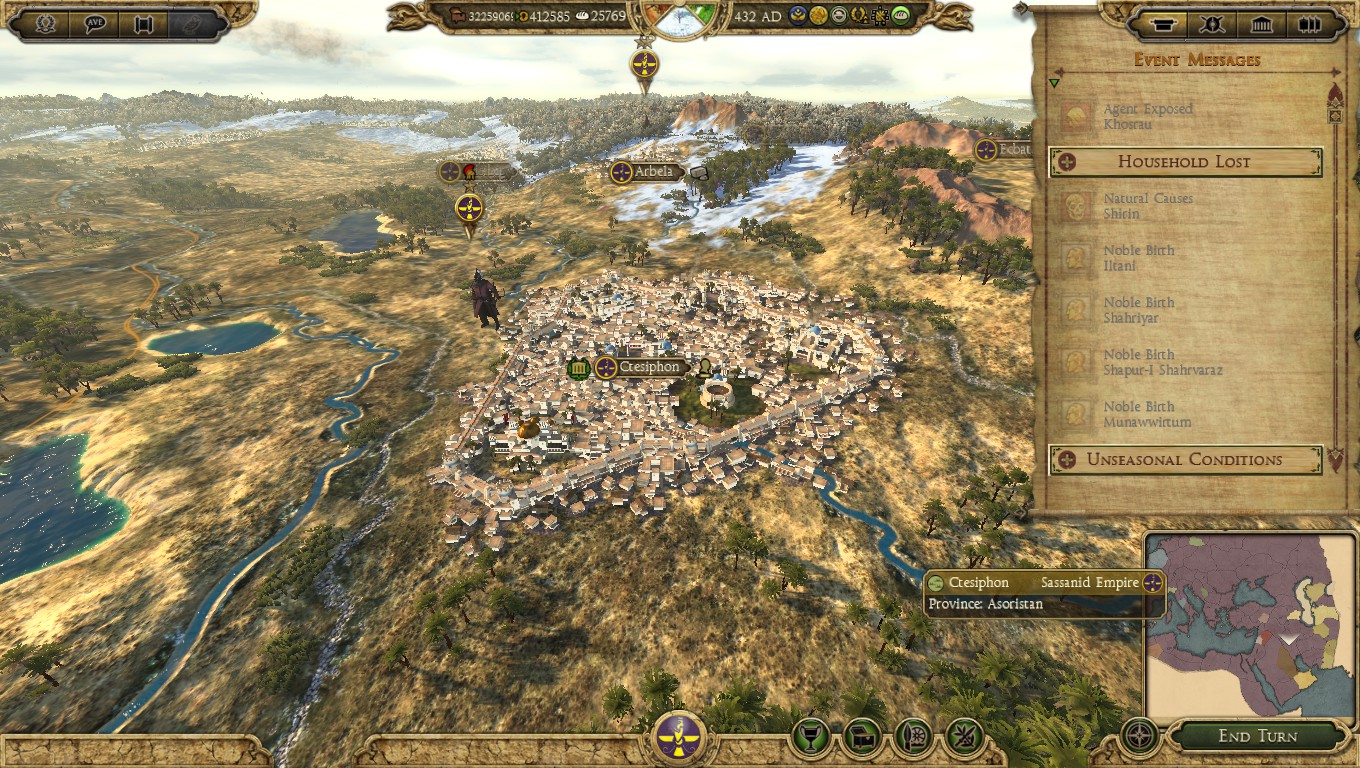Open the treasure chest panel
This screenshot has height=768, width=1360.
coord(862,738)
